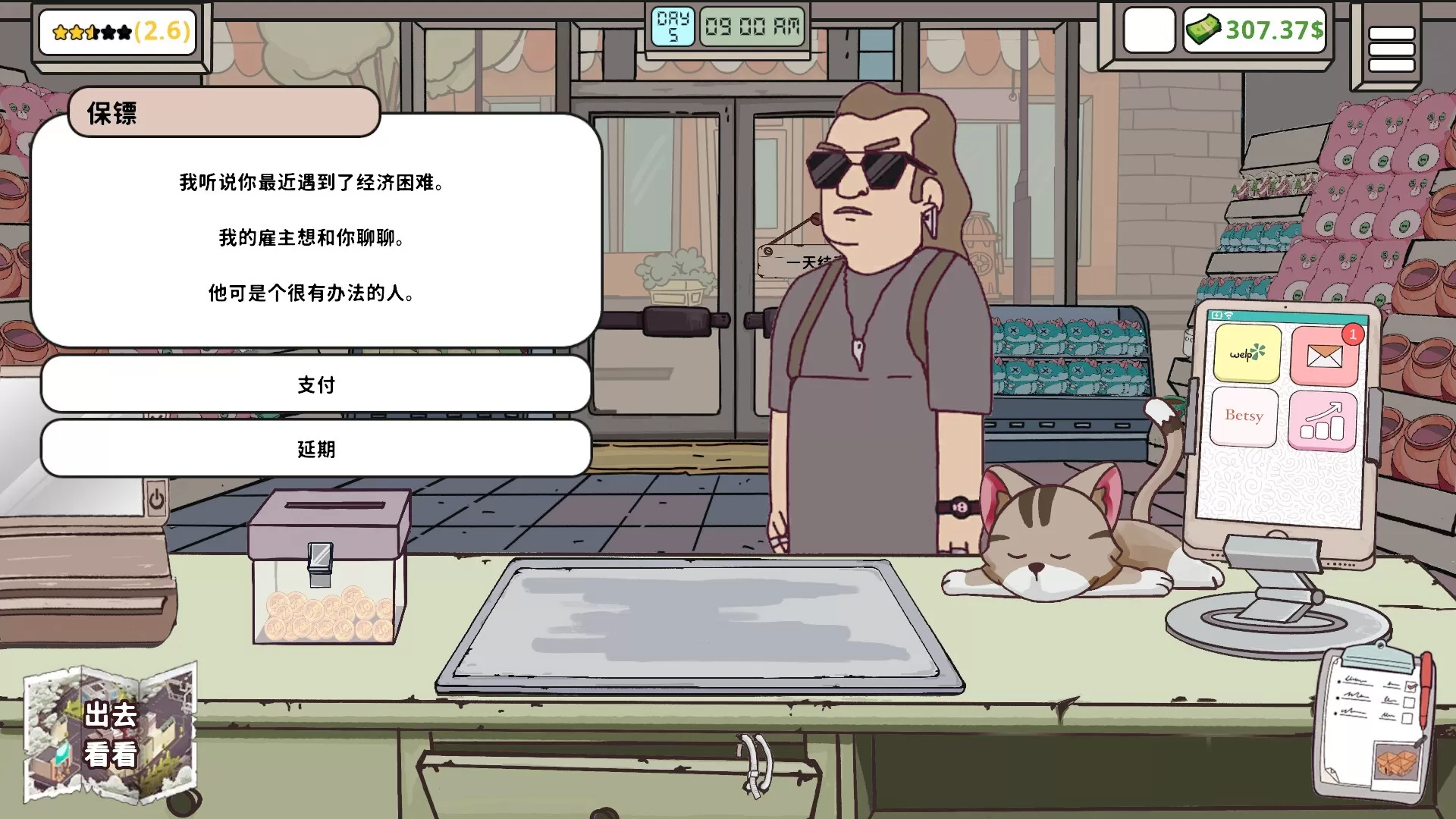Check the second checkbox on the clipboard

[x=1410, y=703]
